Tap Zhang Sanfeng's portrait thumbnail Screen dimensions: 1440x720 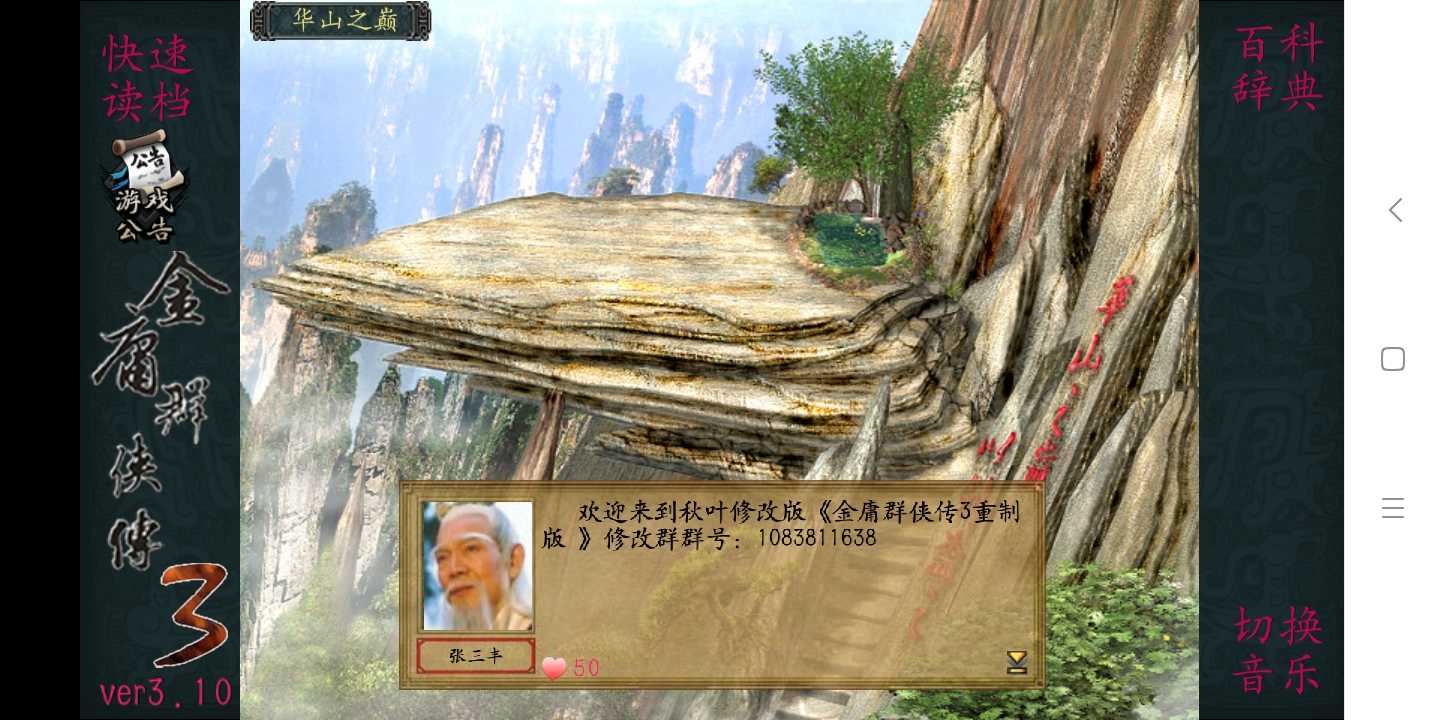tap(477, 564)
